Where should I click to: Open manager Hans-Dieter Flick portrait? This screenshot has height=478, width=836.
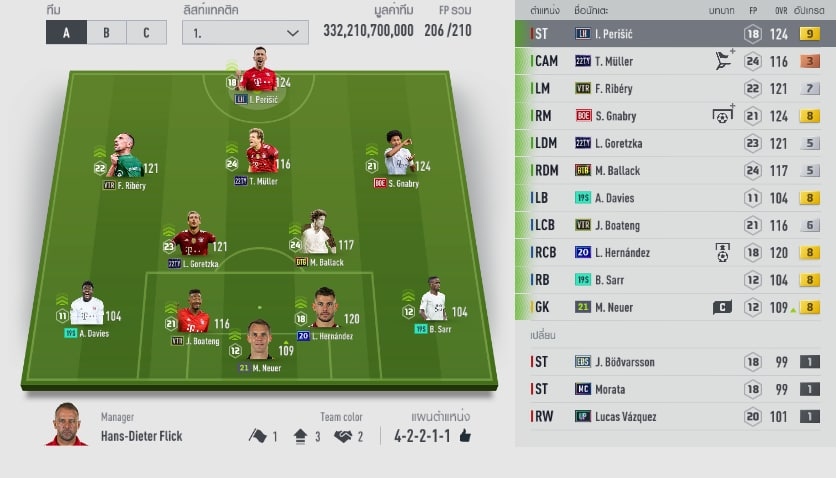[x=66, y=427]
